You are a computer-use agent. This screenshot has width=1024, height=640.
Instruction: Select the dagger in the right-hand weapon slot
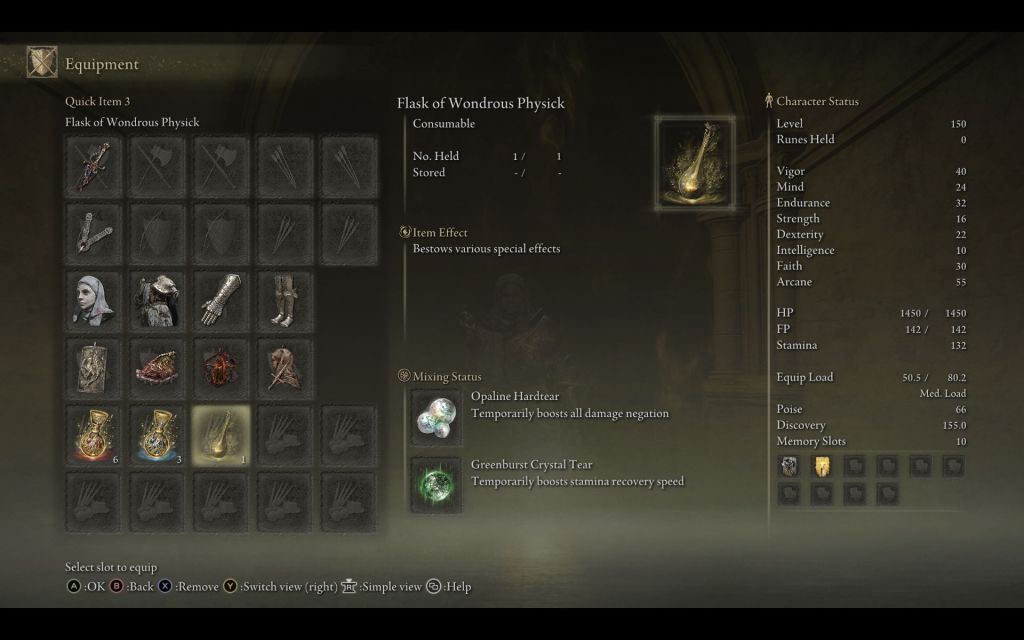pyautogui.click(x=94, y=166)
